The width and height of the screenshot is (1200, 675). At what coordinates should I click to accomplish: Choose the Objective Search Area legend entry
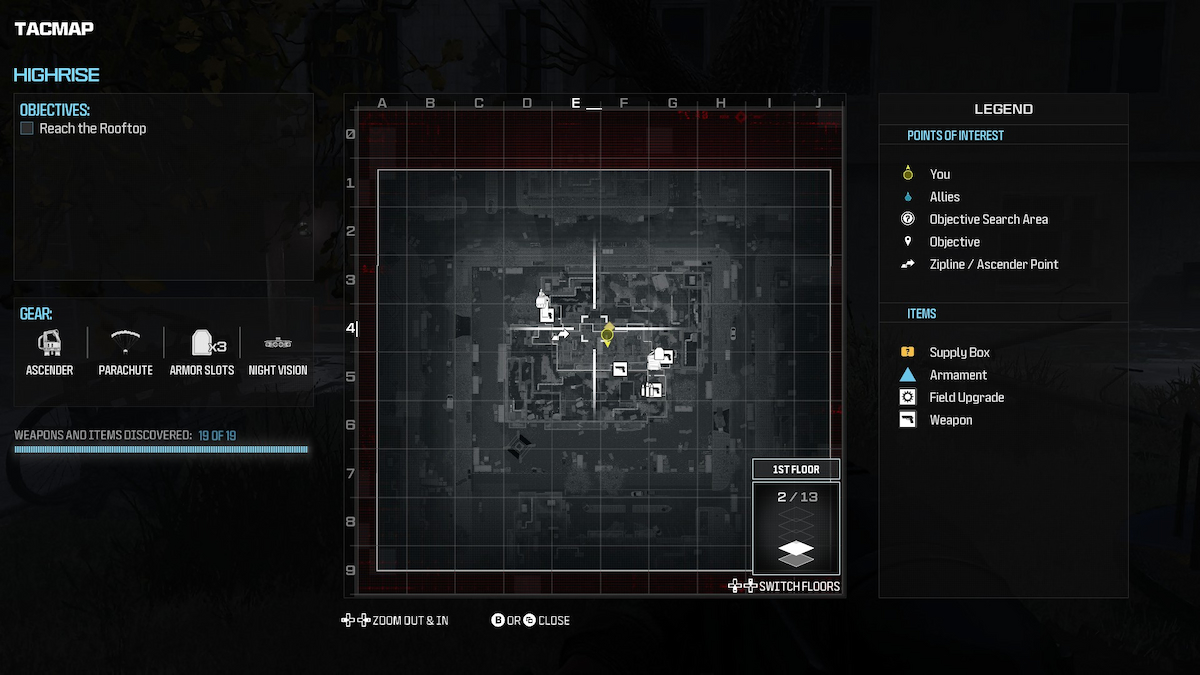(x=988, y=219)
